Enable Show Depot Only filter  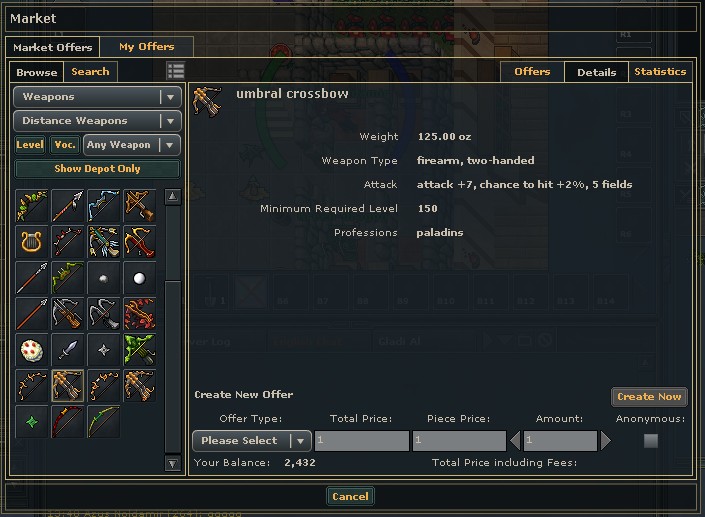pos(97,169)
